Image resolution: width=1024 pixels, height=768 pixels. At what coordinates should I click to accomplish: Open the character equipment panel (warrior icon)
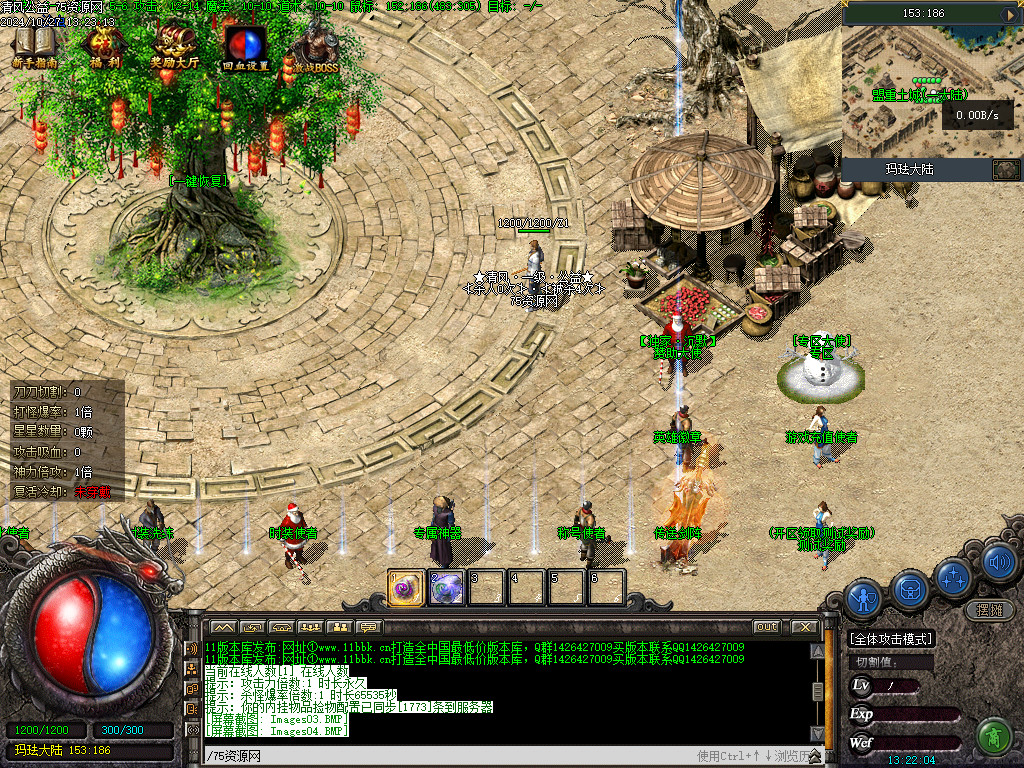pos(863,597)
